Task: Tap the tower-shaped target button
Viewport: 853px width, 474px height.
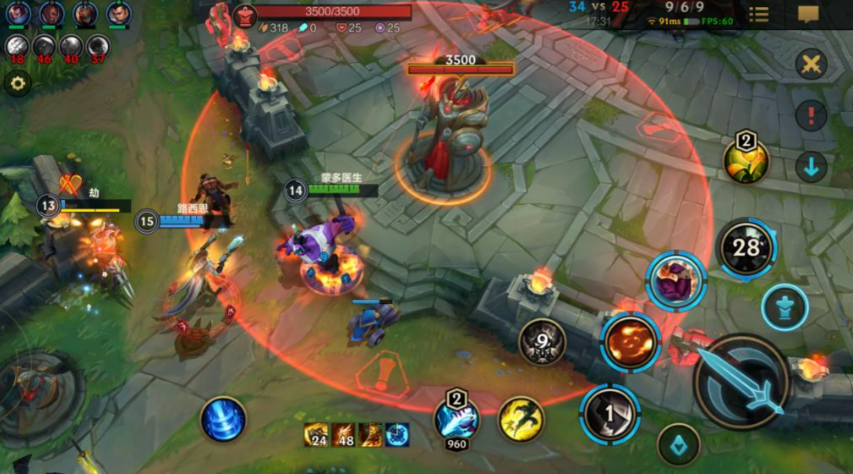Action: point(784,307)
